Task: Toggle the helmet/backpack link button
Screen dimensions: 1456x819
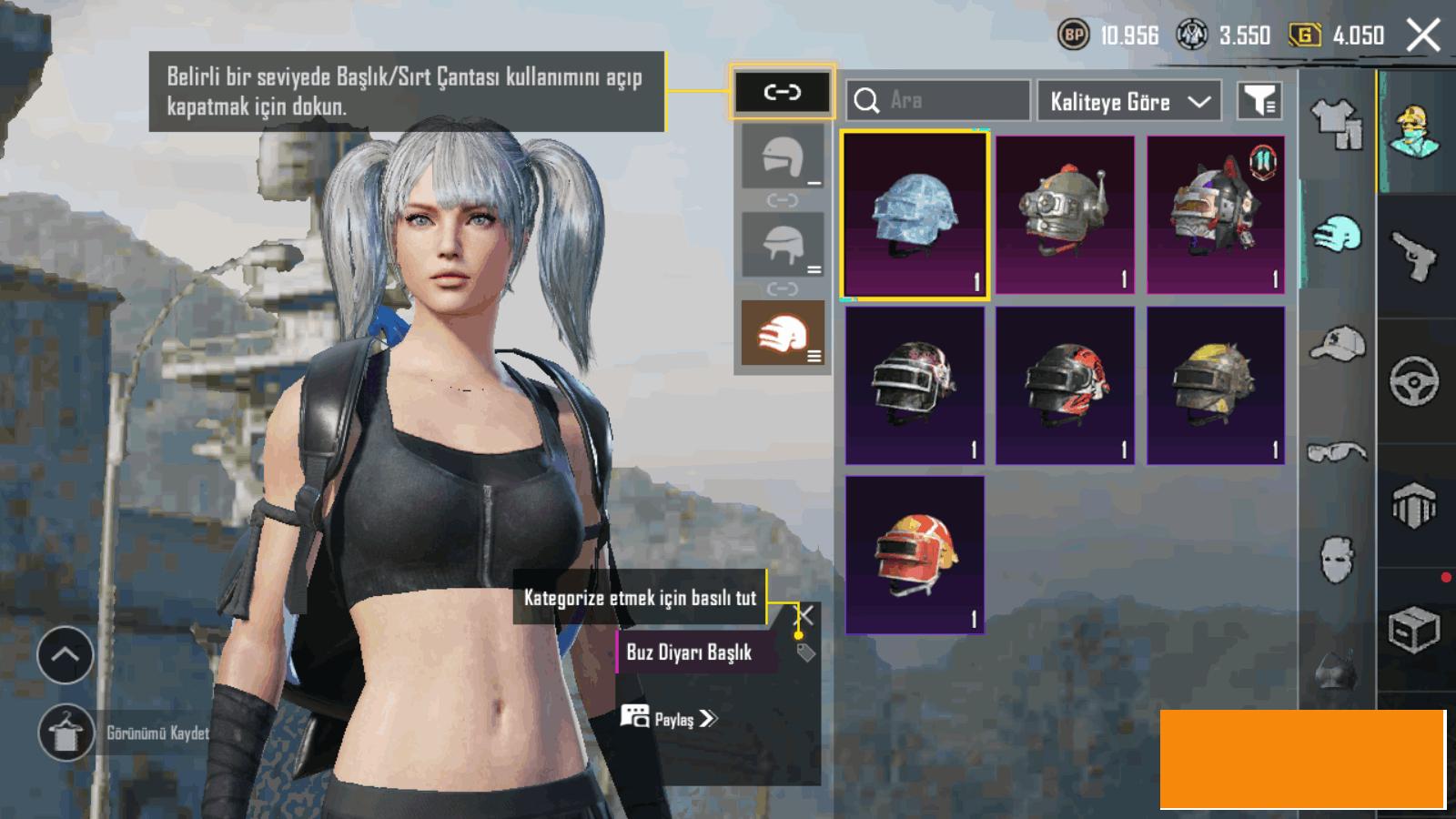Action: click(x=782, y=92)
